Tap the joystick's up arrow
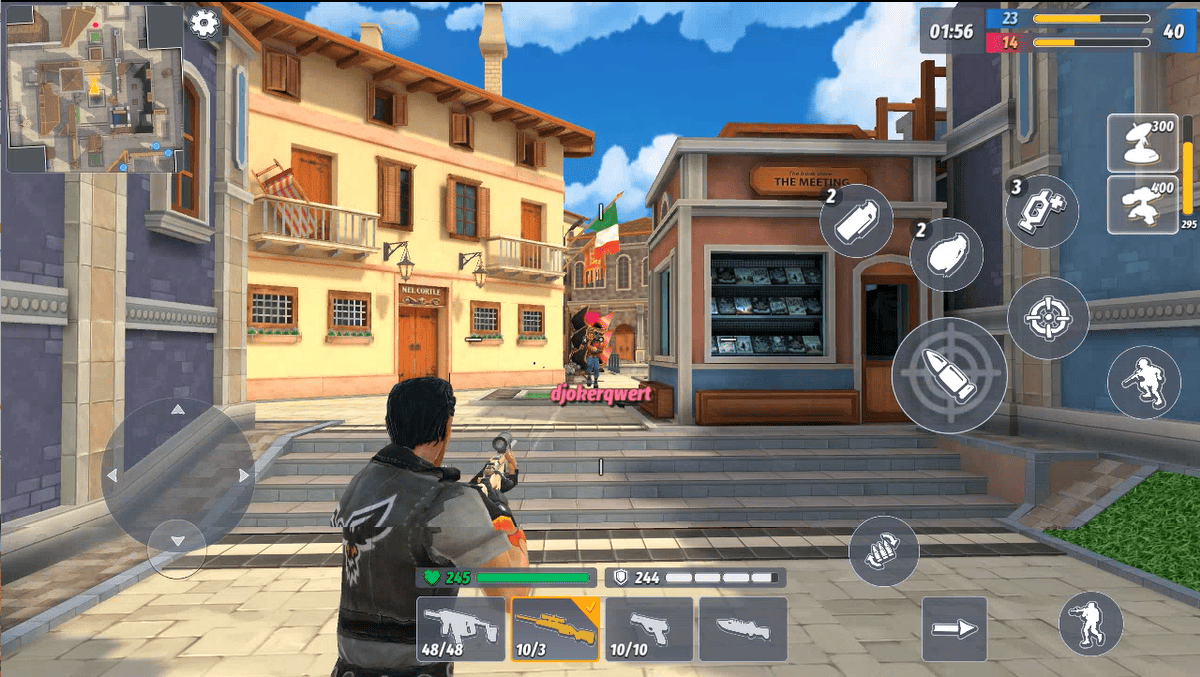The width and height of the screenshot is (1200, 677). [178, 409]
